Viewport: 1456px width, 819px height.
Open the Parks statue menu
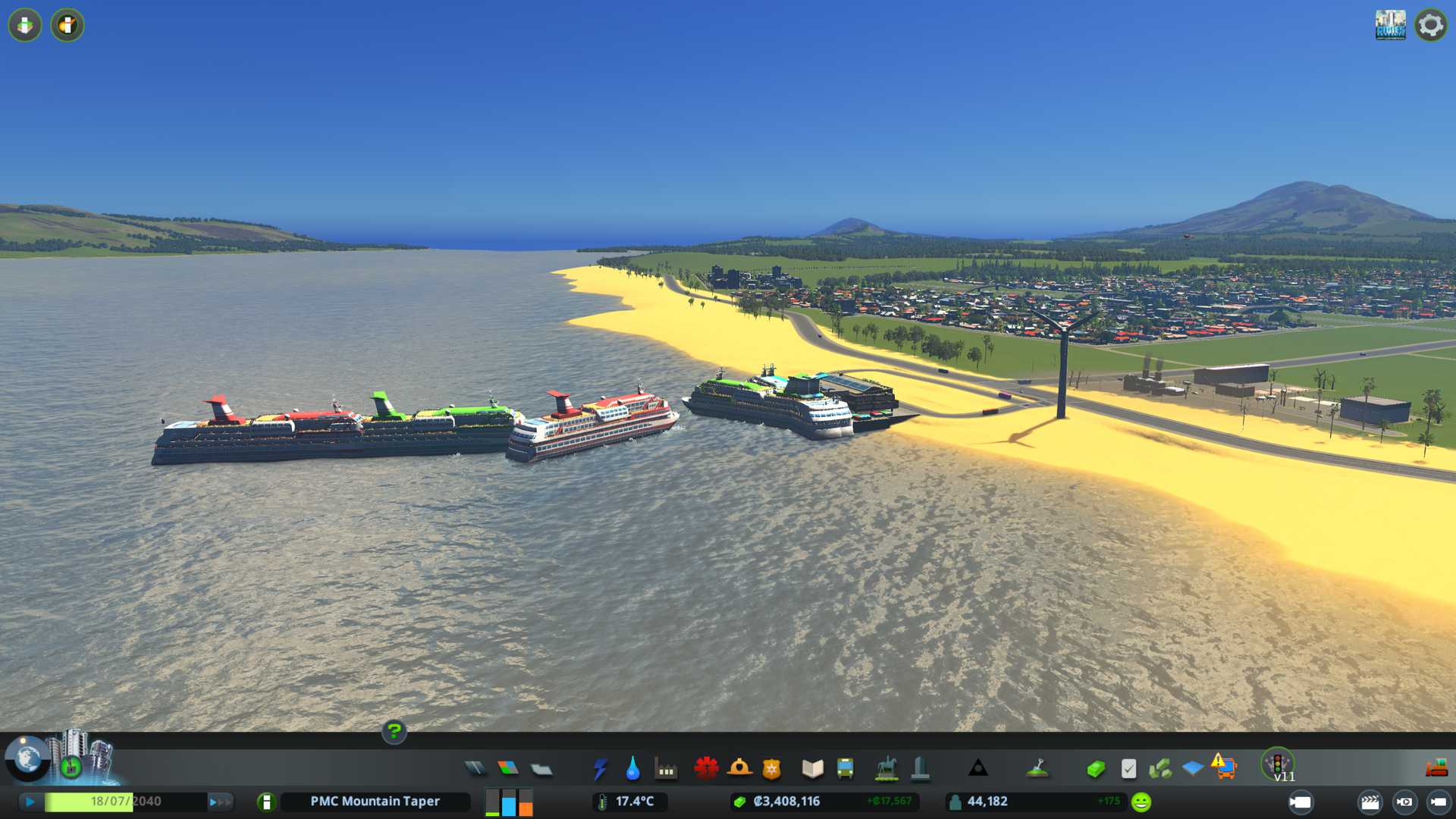point(886,769)
